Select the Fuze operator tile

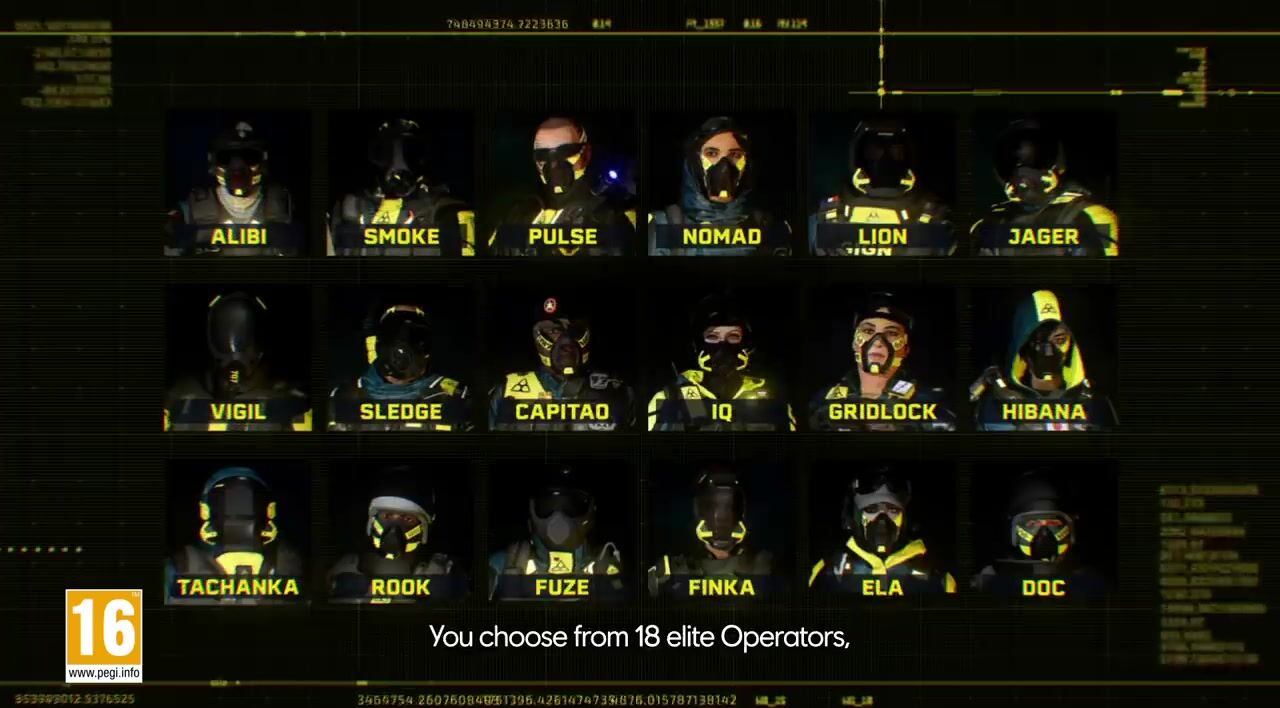(x=562, y=534)
